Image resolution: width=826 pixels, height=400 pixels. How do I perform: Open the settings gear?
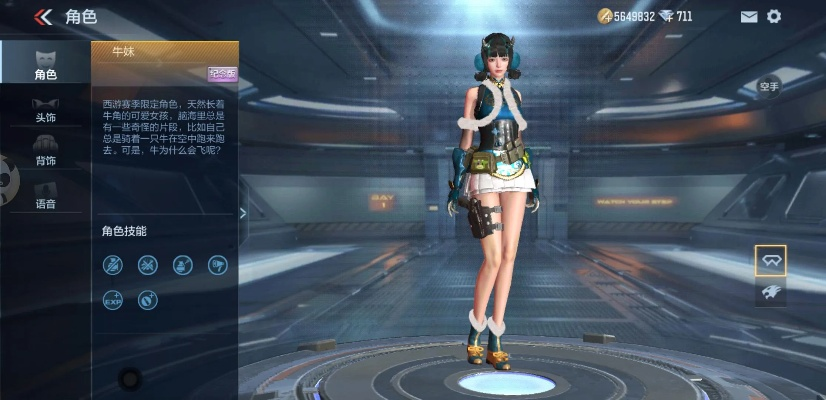pyautogui.click(x=773, y=16)
